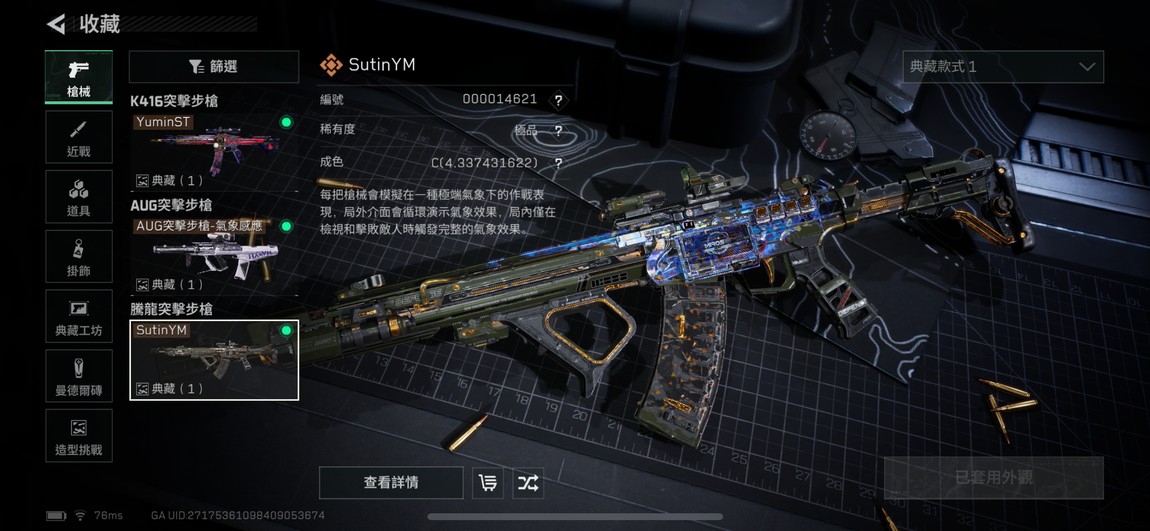Expand the 典藏款式 1 dropdown
This screenshot has width=1150, height=531.
click(1003, 67)
